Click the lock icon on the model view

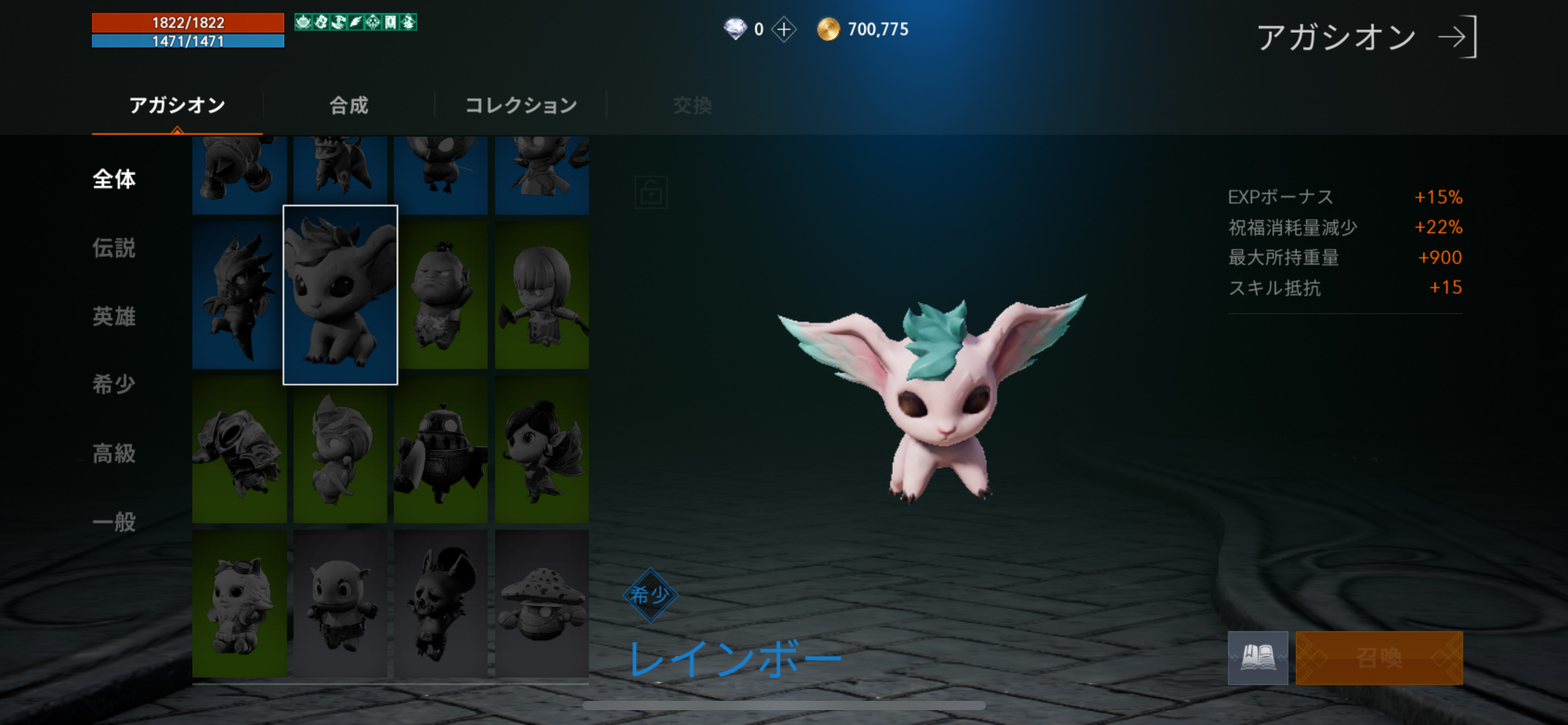click(651, 193)
